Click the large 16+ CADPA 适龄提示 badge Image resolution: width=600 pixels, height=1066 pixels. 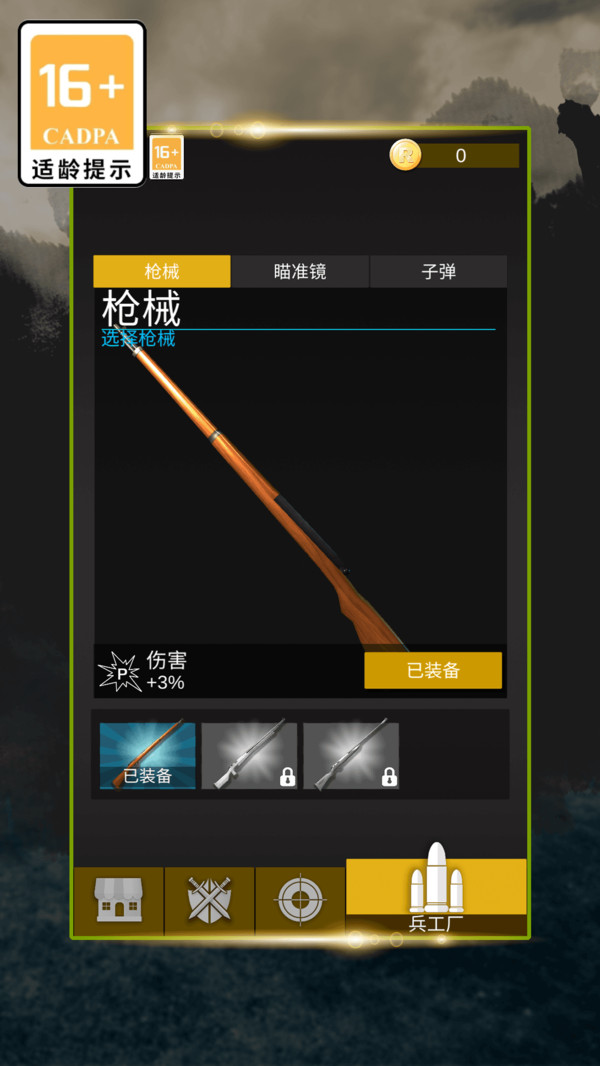tap(82, 103)
